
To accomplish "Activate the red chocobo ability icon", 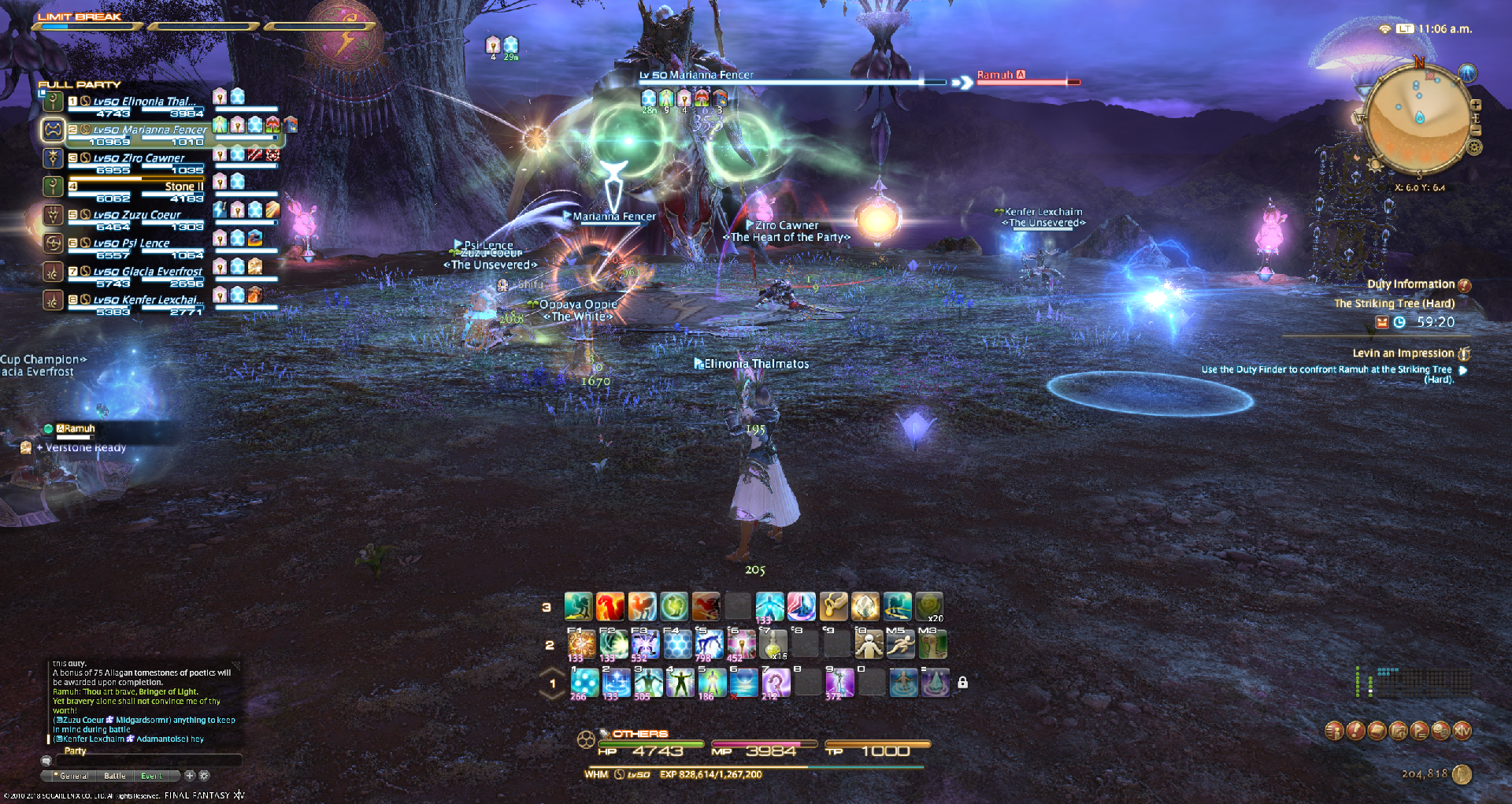I will point(611,607).
